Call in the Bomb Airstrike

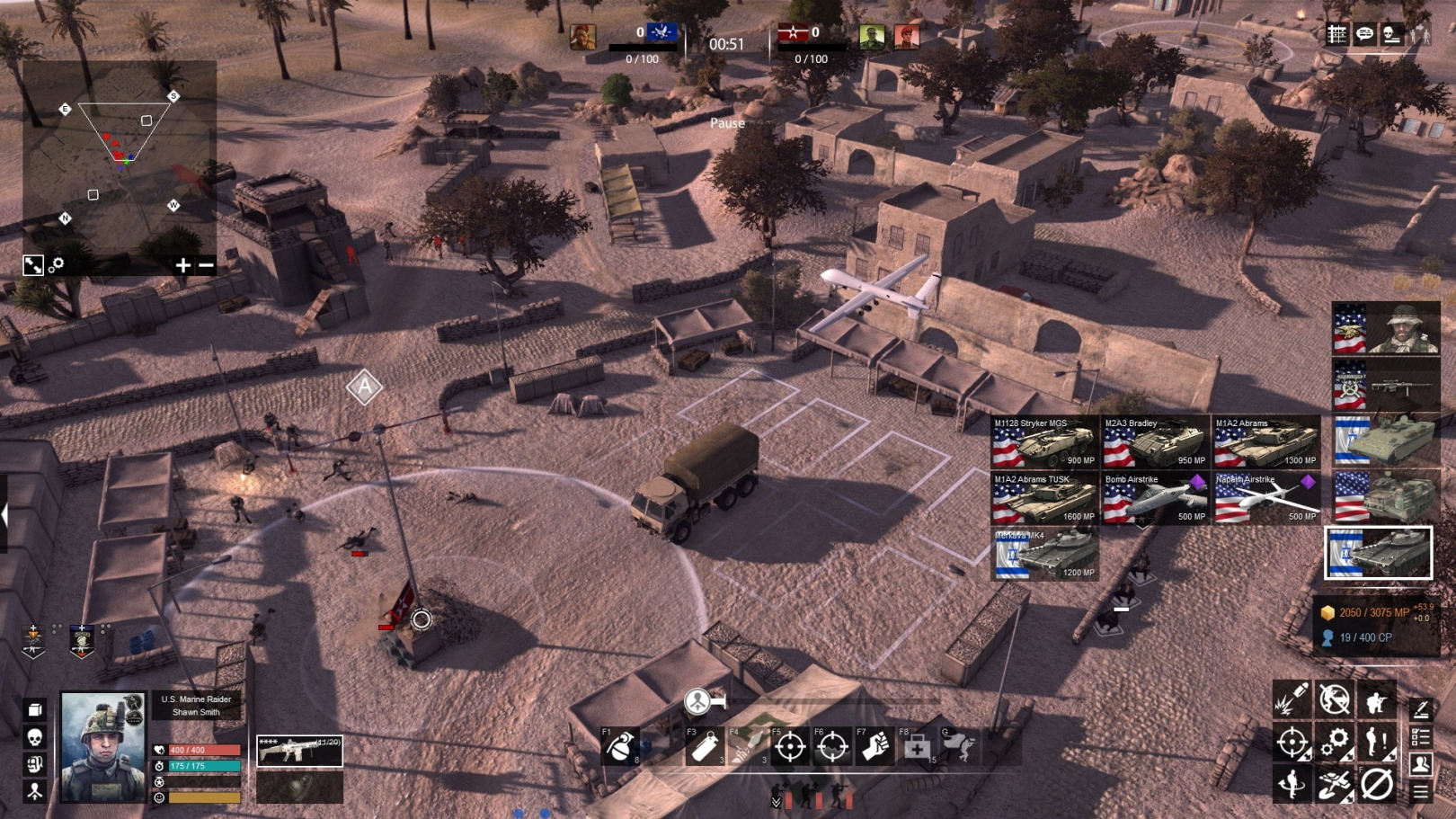[1155, 499]
